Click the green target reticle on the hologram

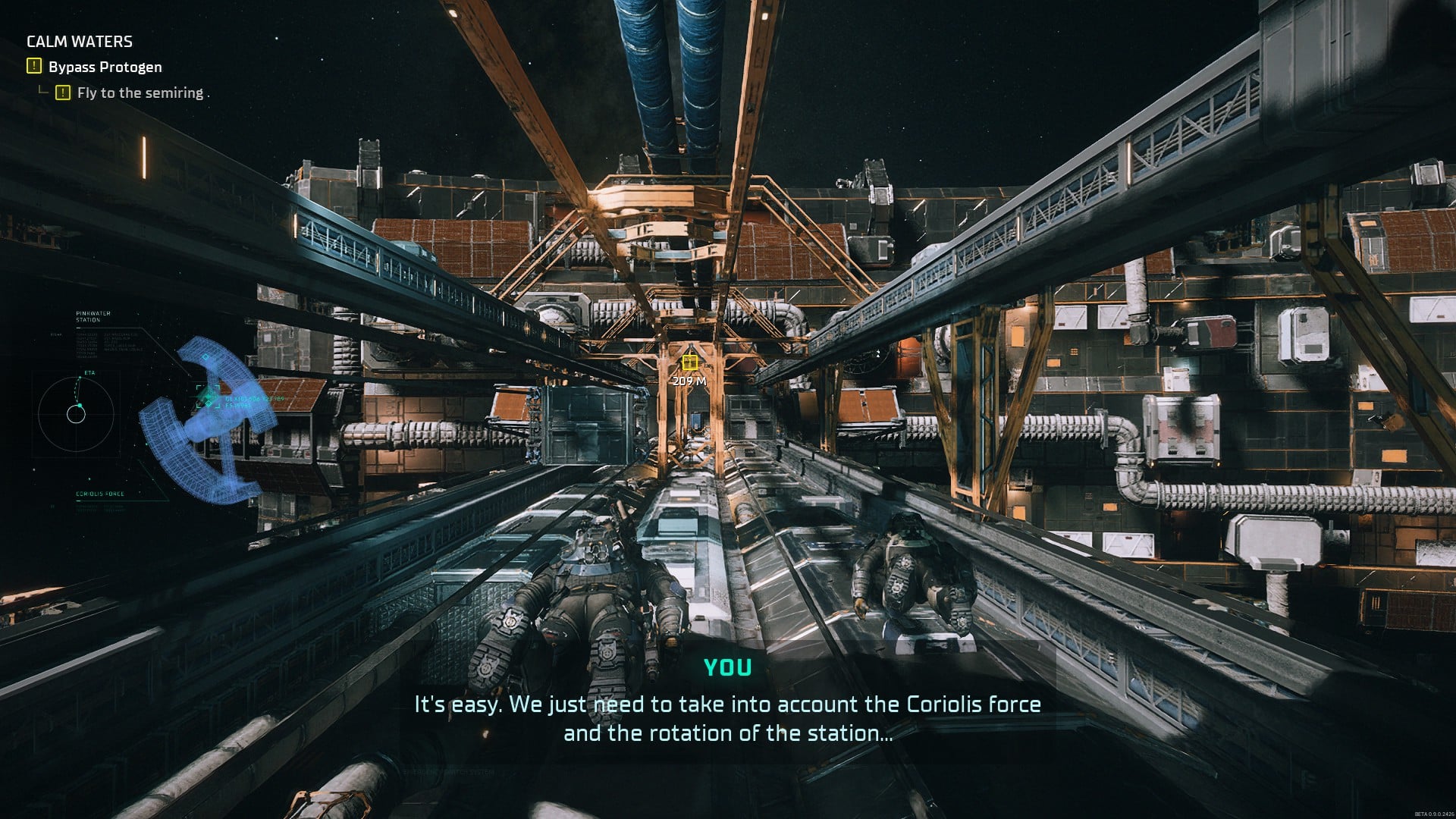pos(209,396)
